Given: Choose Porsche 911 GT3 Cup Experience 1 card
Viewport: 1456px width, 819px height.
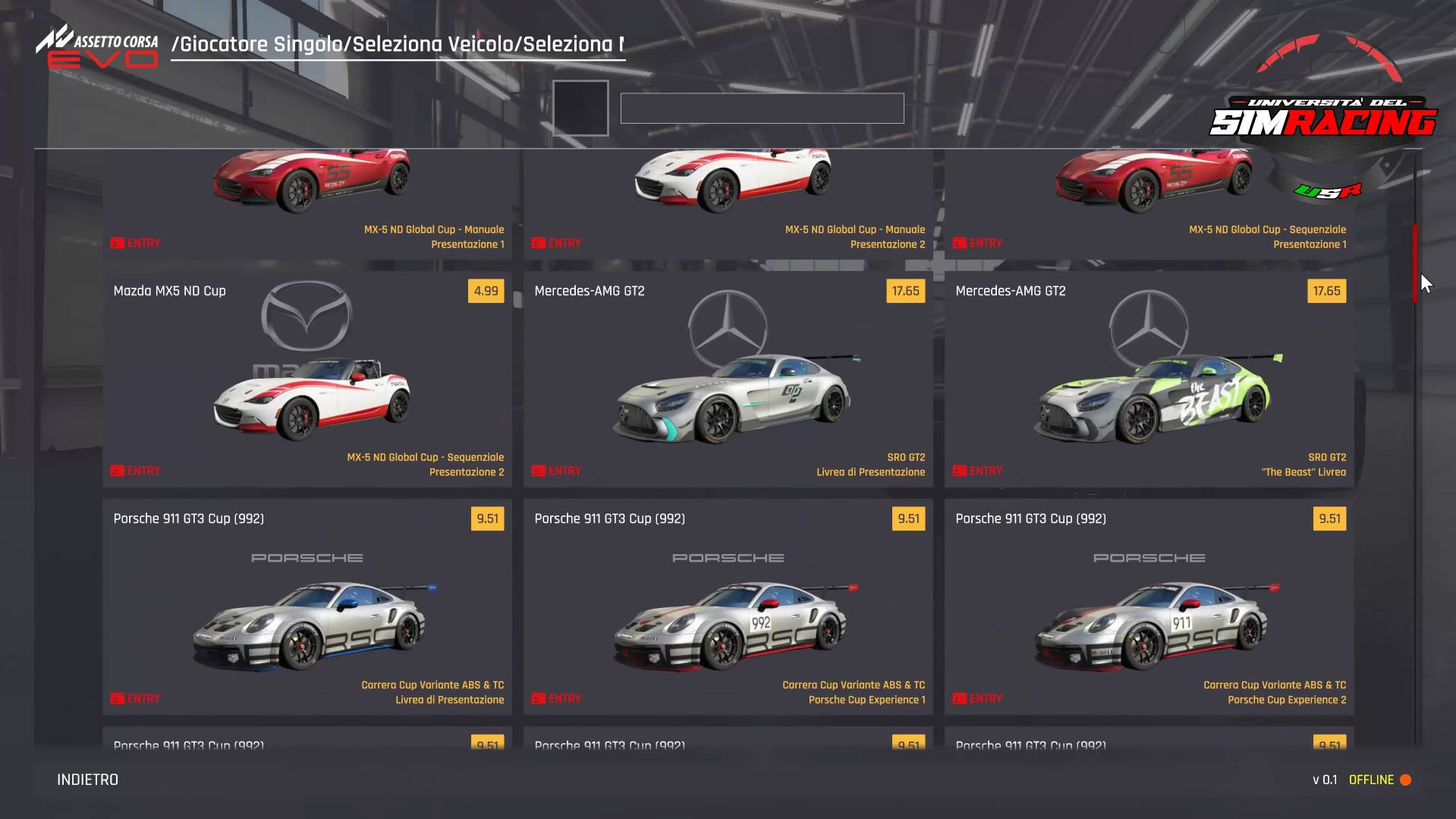Looking at the screenshot, I should coord(728,607).
